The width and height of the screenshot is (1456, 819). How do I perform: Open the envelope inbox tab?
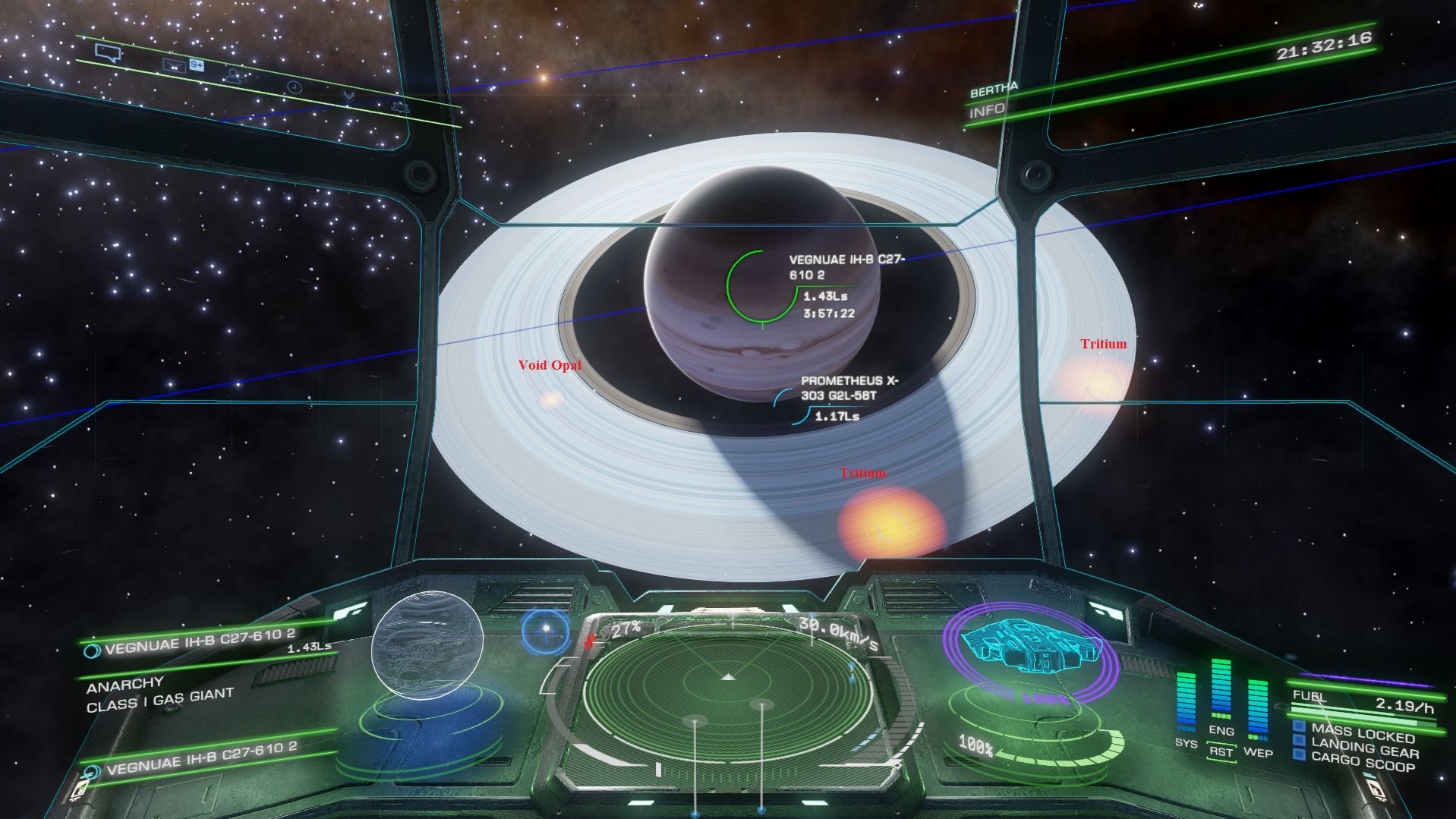[x=174, y=66]
